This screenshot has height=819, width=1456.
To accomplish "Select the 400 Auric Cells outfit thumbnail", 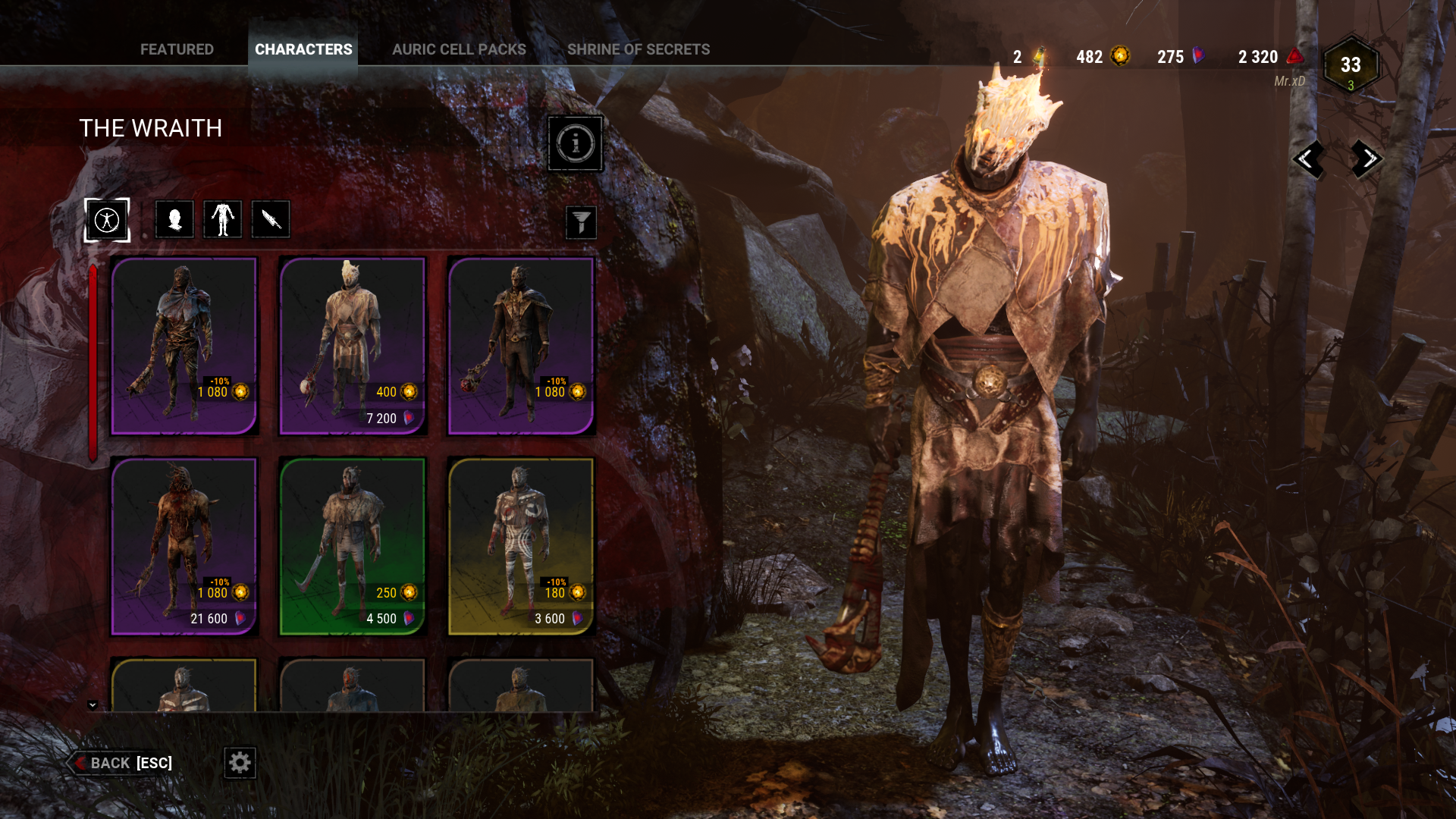I will pos(352,345).
